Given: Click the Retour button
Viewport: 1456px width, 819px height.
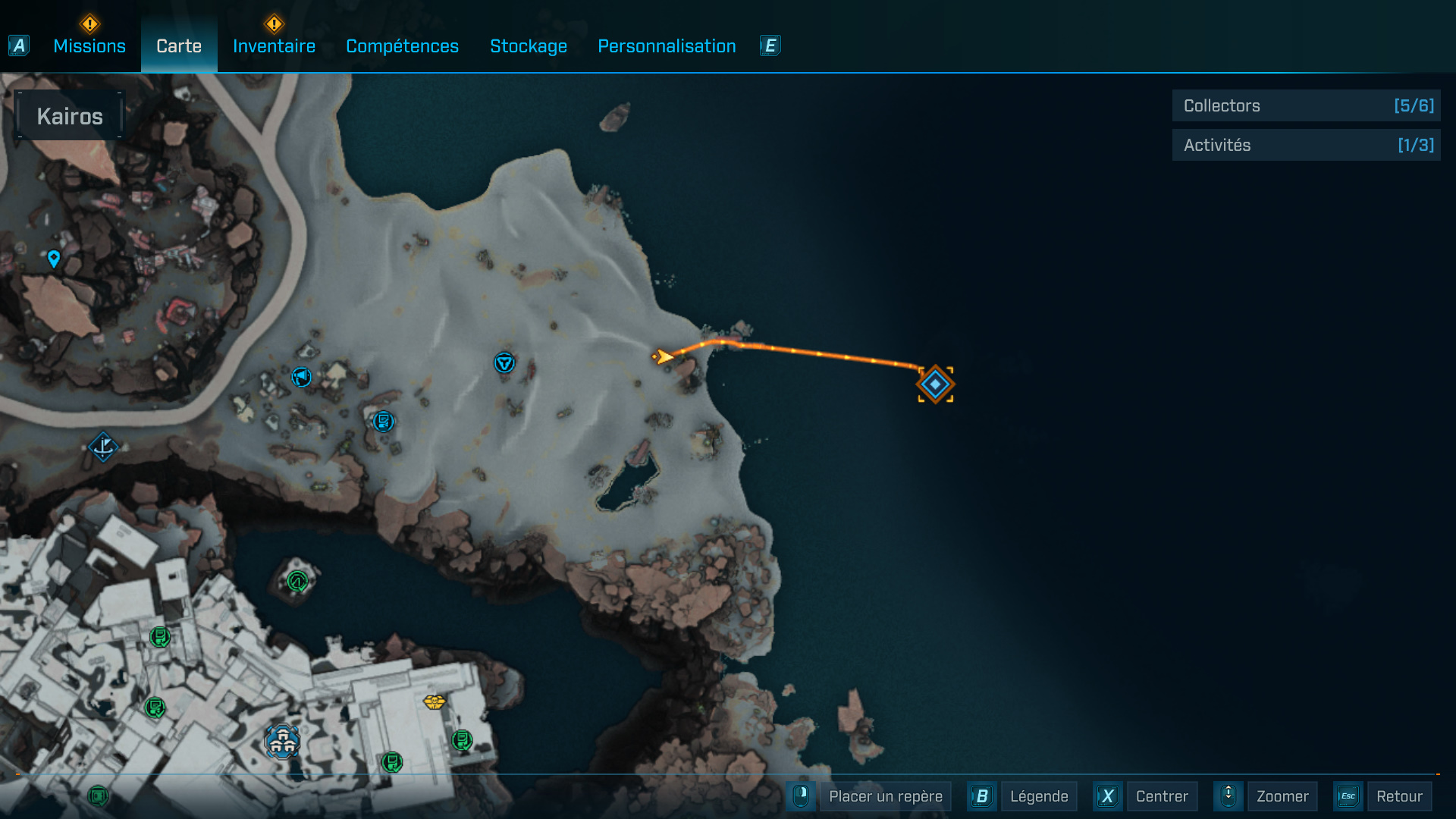Looking at the screenshot, I should (1398, 796).
